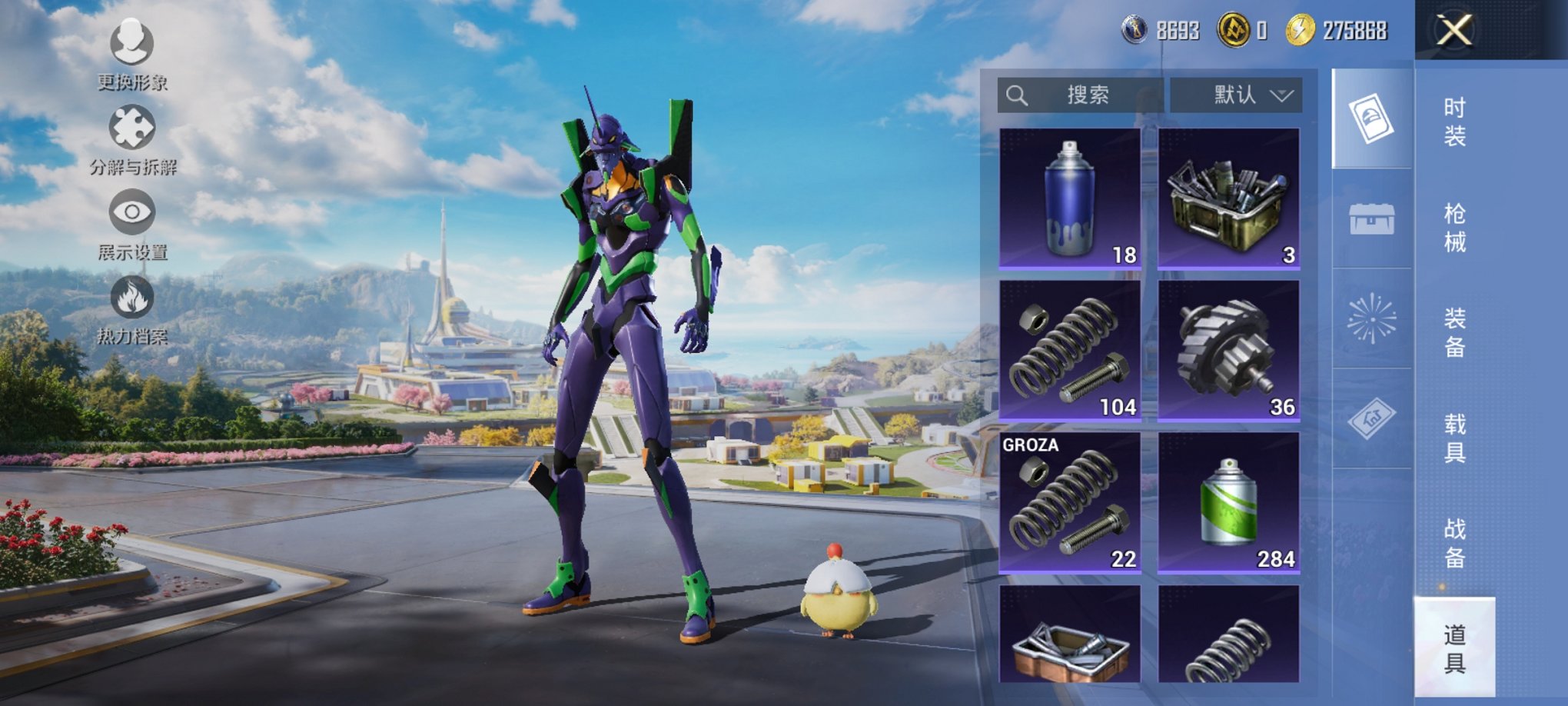Select the green spray can item
The width and height of the screenshot is (1568, 706).
[1228, 502]
